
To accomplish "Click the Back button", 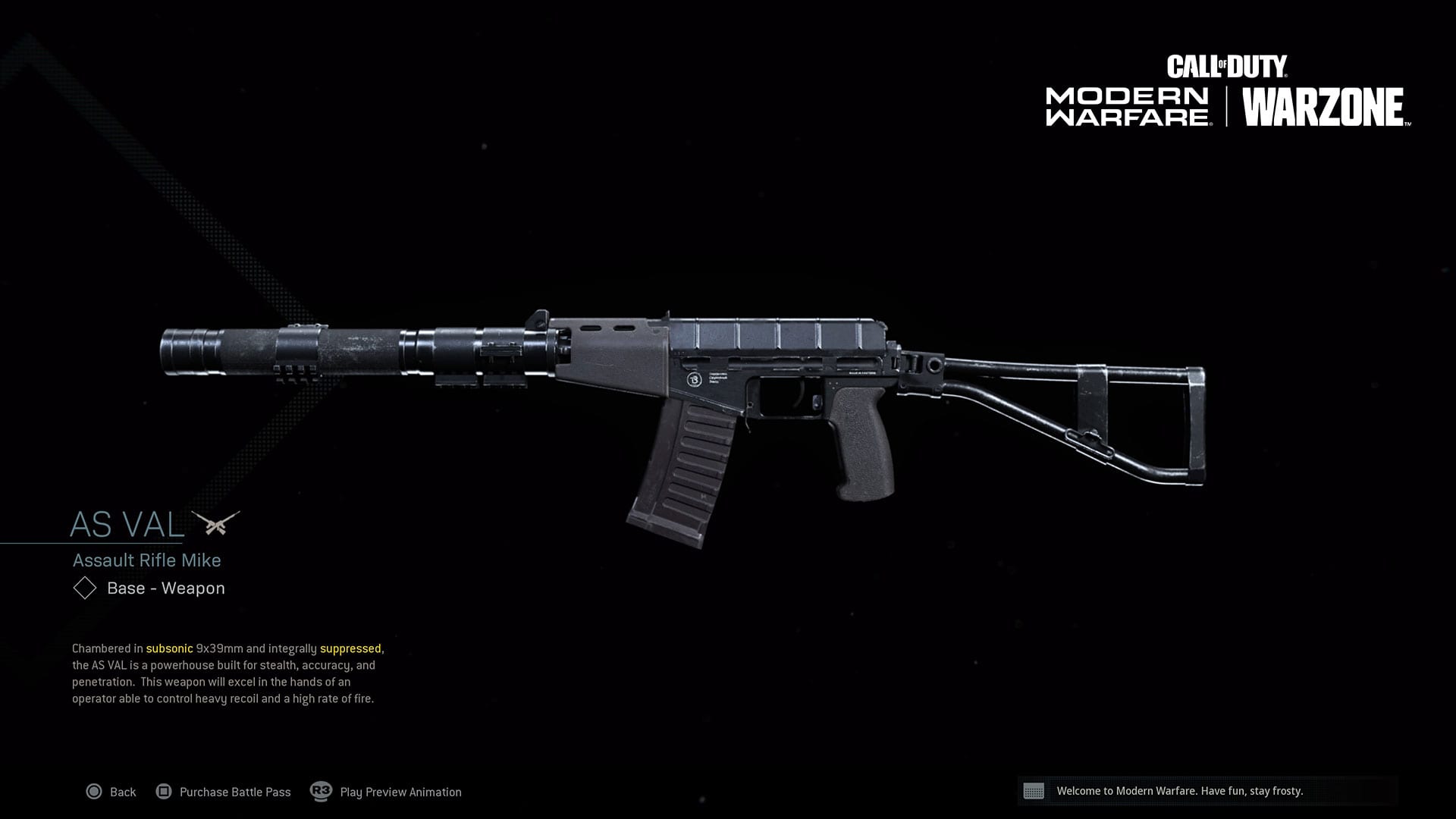I will point(121,792).
